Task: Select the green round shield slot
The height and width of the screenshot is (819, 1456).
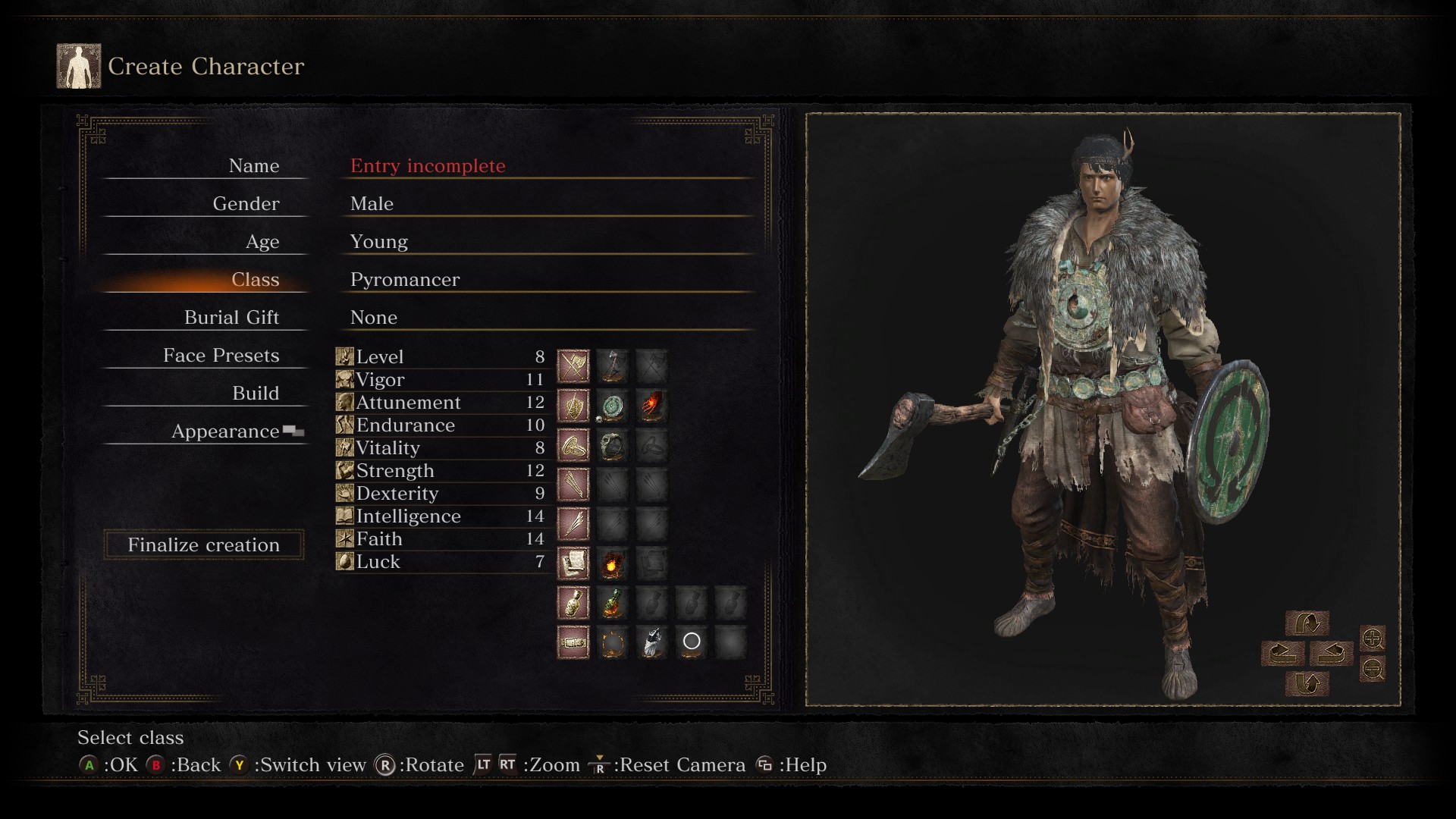Action: click(x=613, y=406)
